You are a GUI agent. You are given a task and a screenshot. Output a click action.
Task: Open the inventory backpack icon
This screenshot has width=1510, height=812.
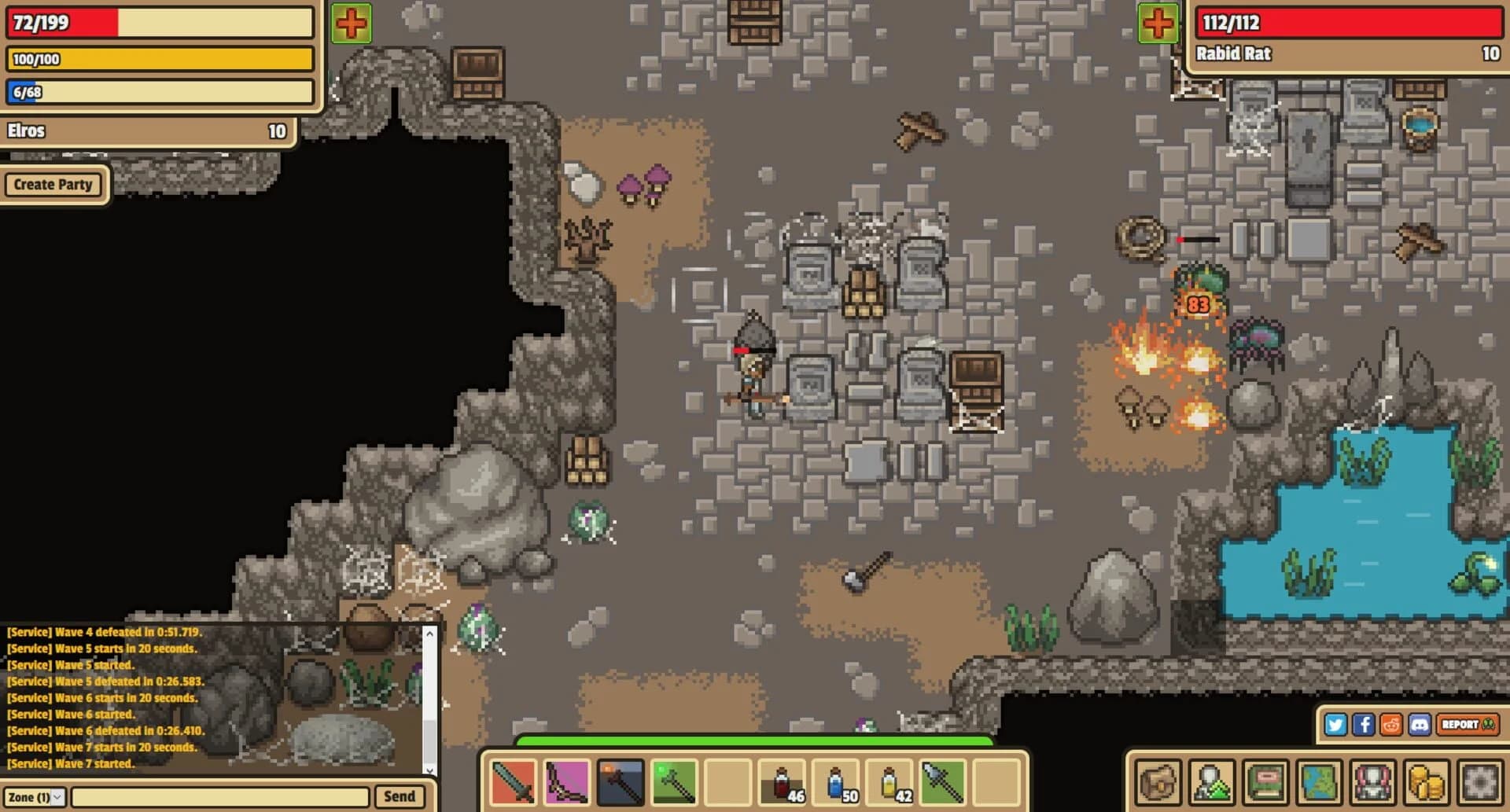point(1156,784)
